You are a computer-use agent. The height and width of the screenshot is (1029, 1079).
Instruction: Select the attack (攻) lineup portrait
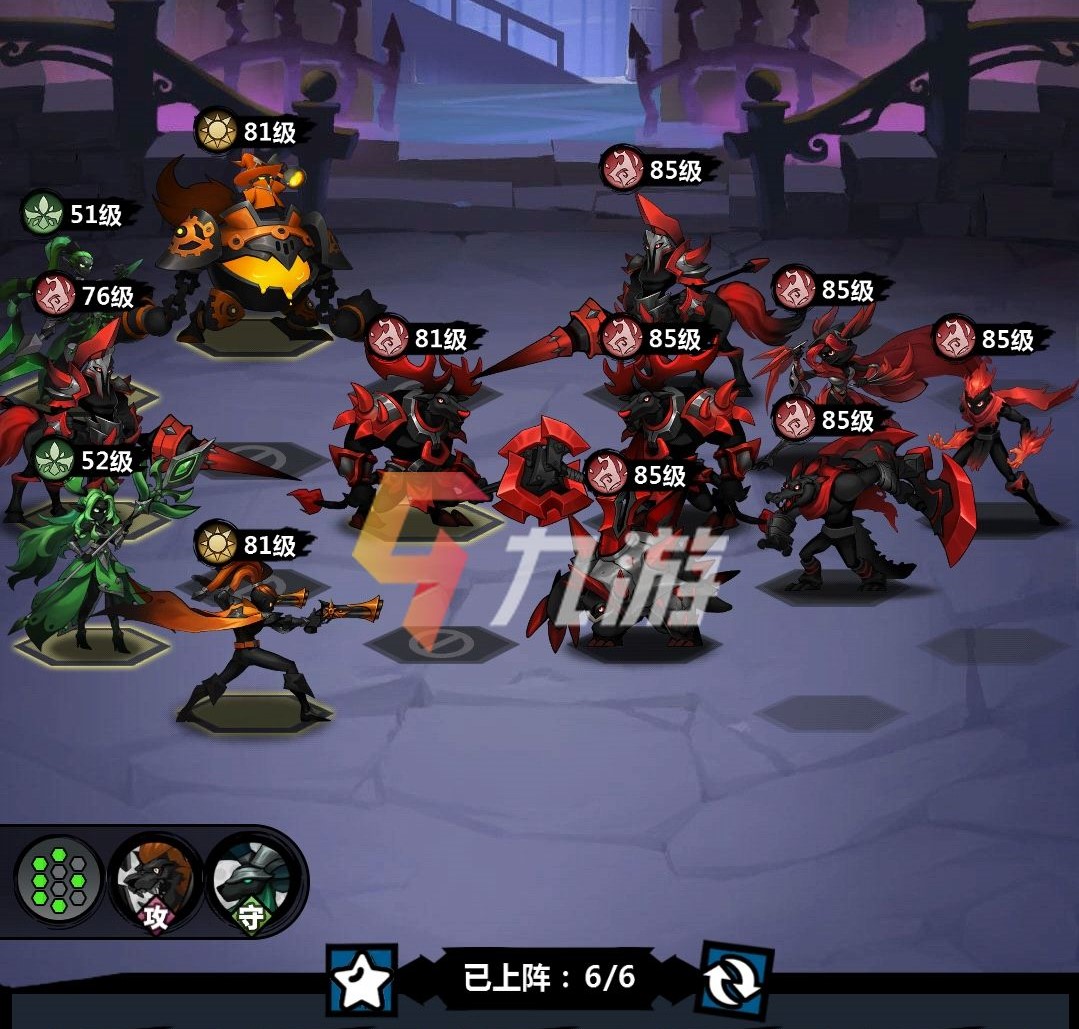tap(155, 881)
